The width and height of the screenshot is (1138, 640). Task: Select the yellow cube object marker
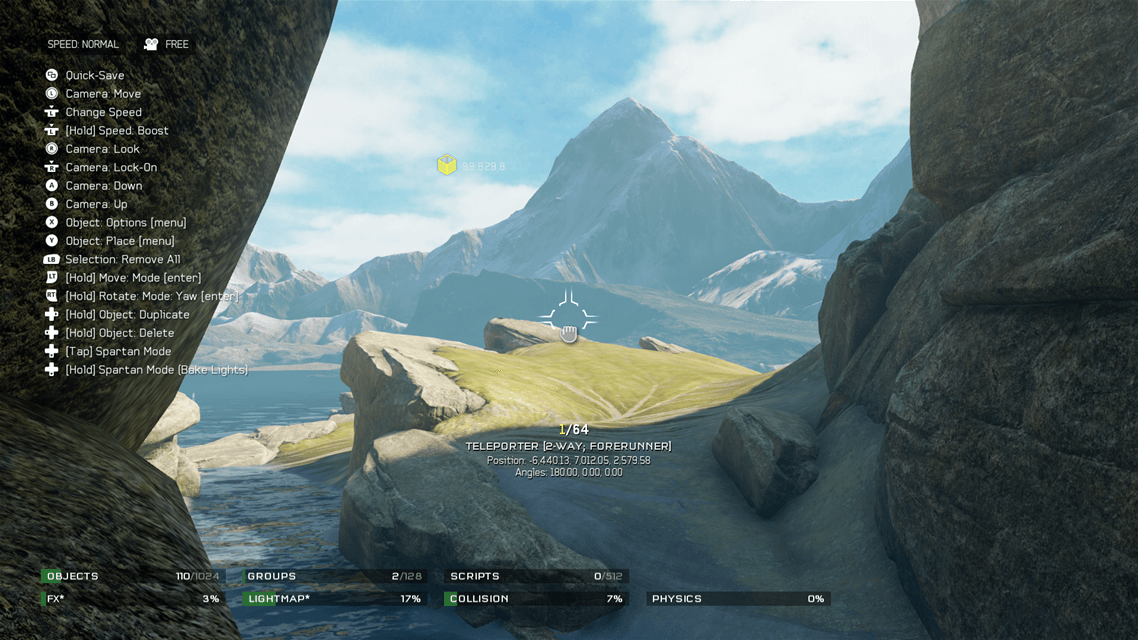(447, 165)
